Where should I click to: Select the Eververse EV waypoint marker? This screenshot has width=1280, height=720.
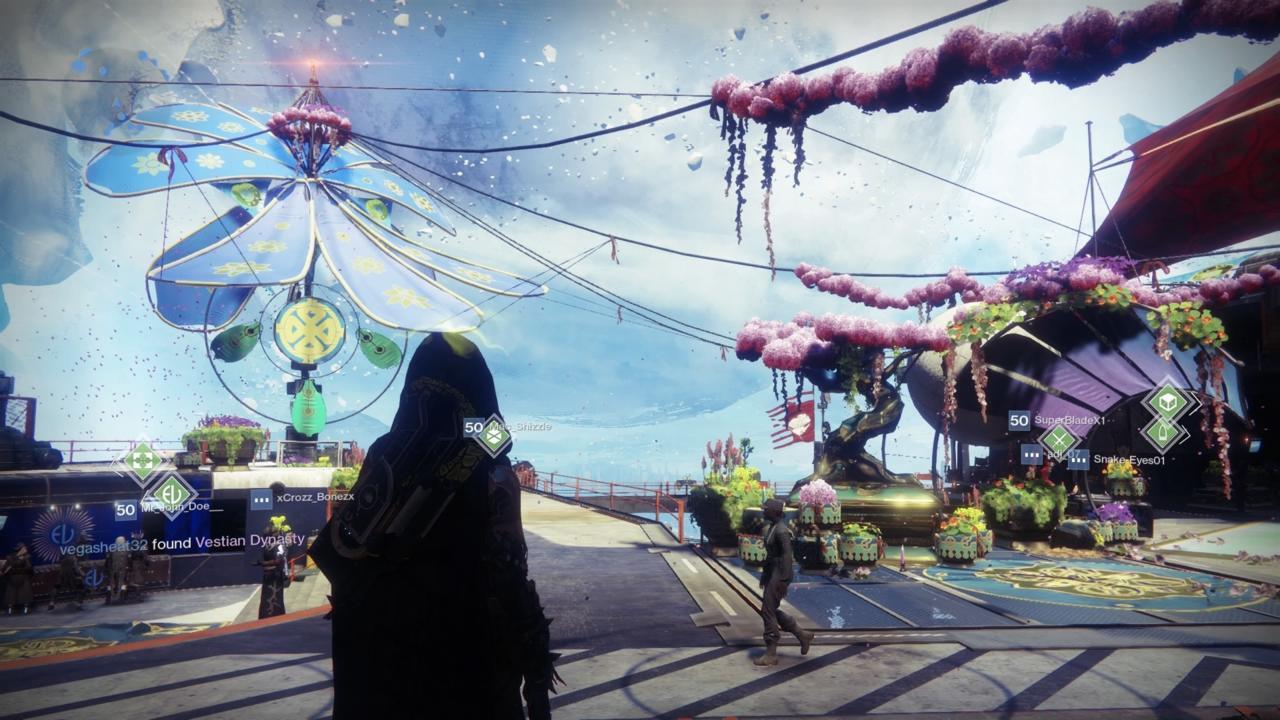pyautogui.click(x=172, y=493)
